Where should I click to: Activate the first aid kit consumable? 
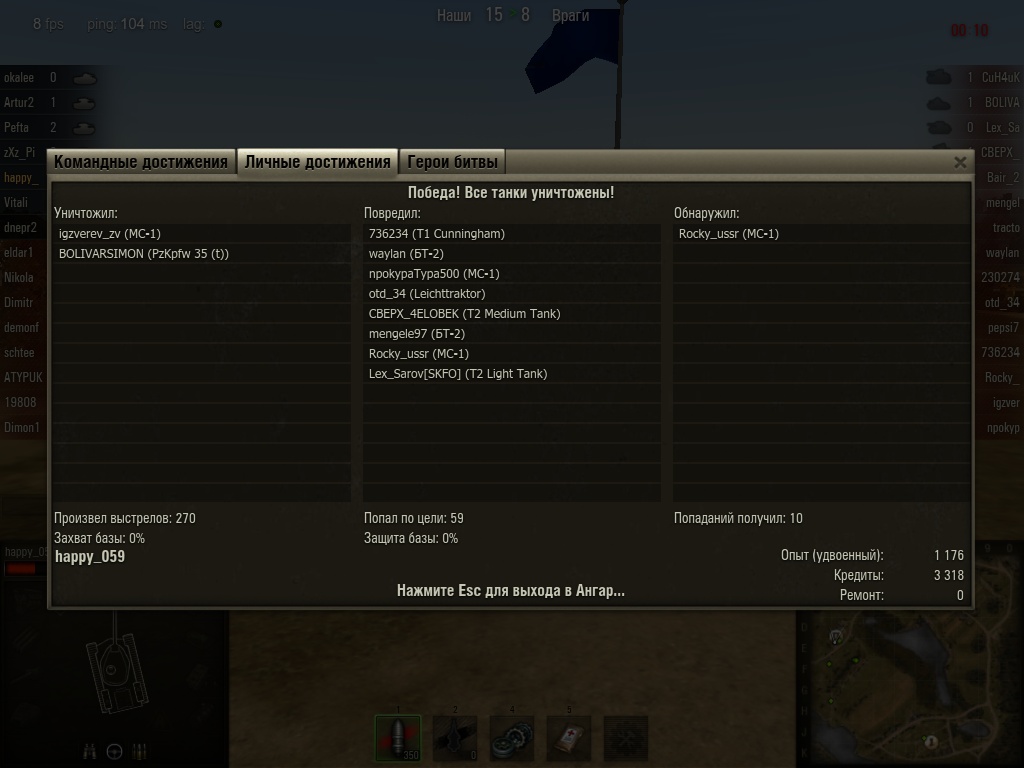point(569,738)
